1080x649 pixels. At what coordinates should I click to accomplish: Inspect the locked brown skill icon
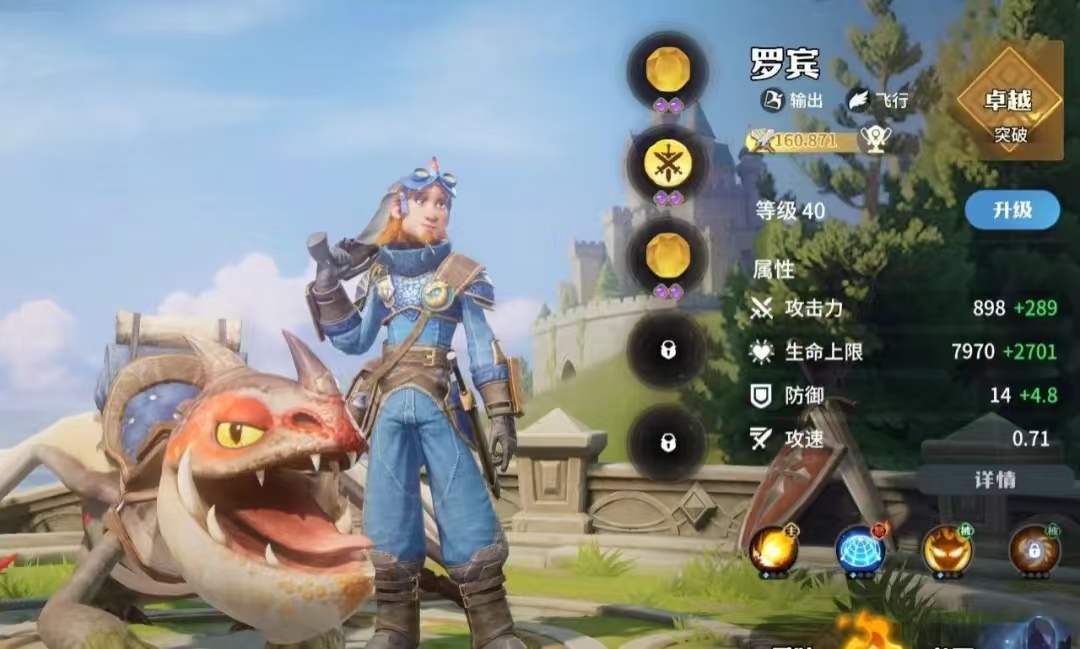click(x=1033, y=550)
